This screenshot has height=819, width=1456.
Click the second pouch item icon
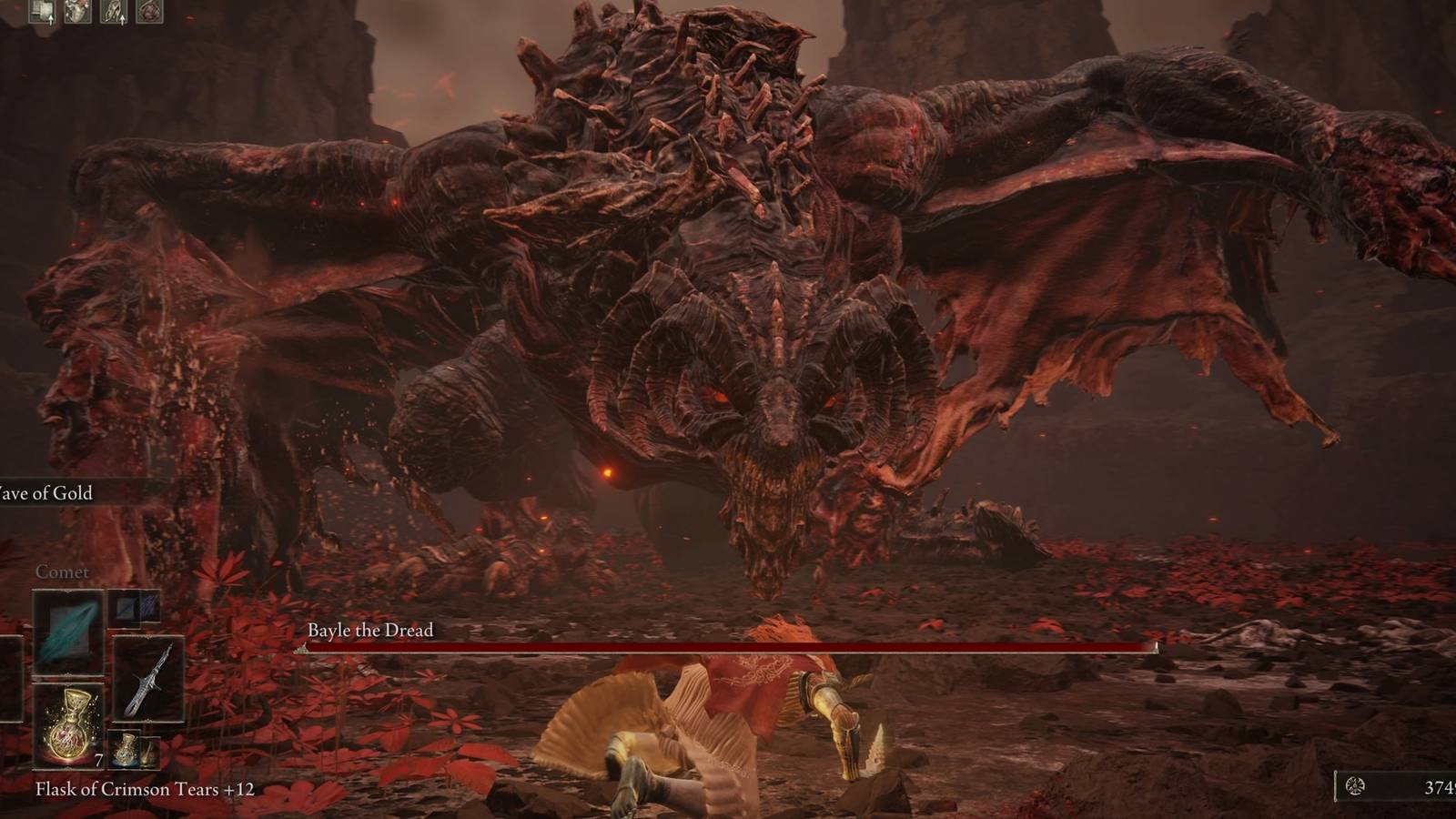[77, 11]
